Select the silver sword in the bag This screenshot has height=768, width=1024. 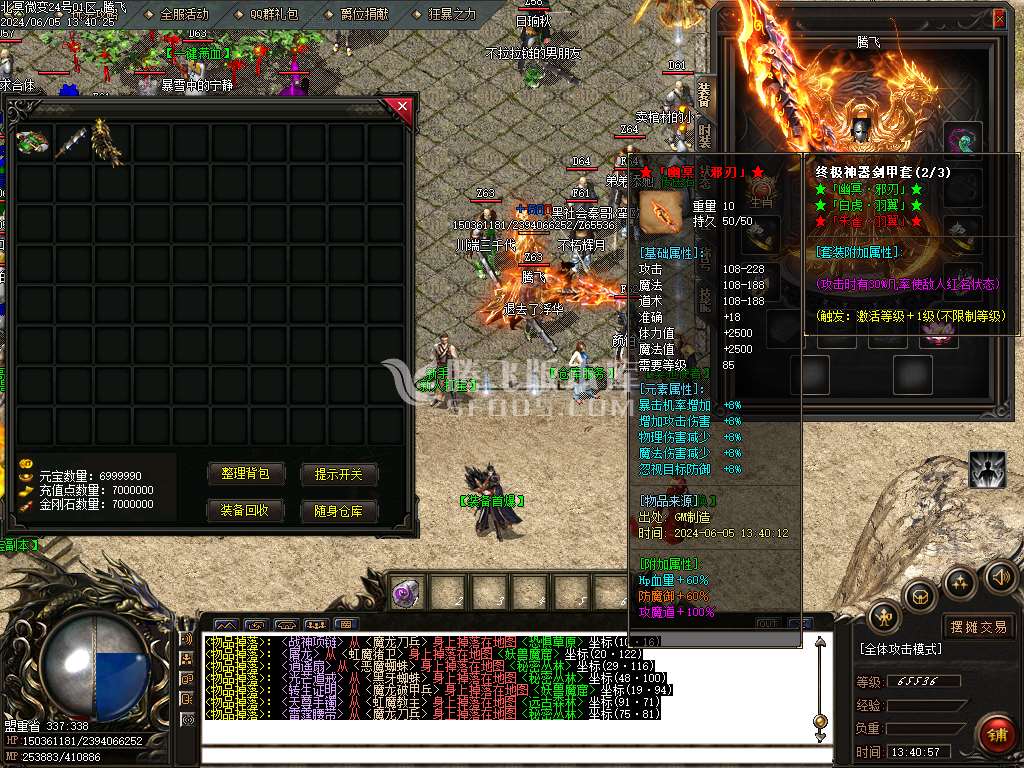(70, 144)
